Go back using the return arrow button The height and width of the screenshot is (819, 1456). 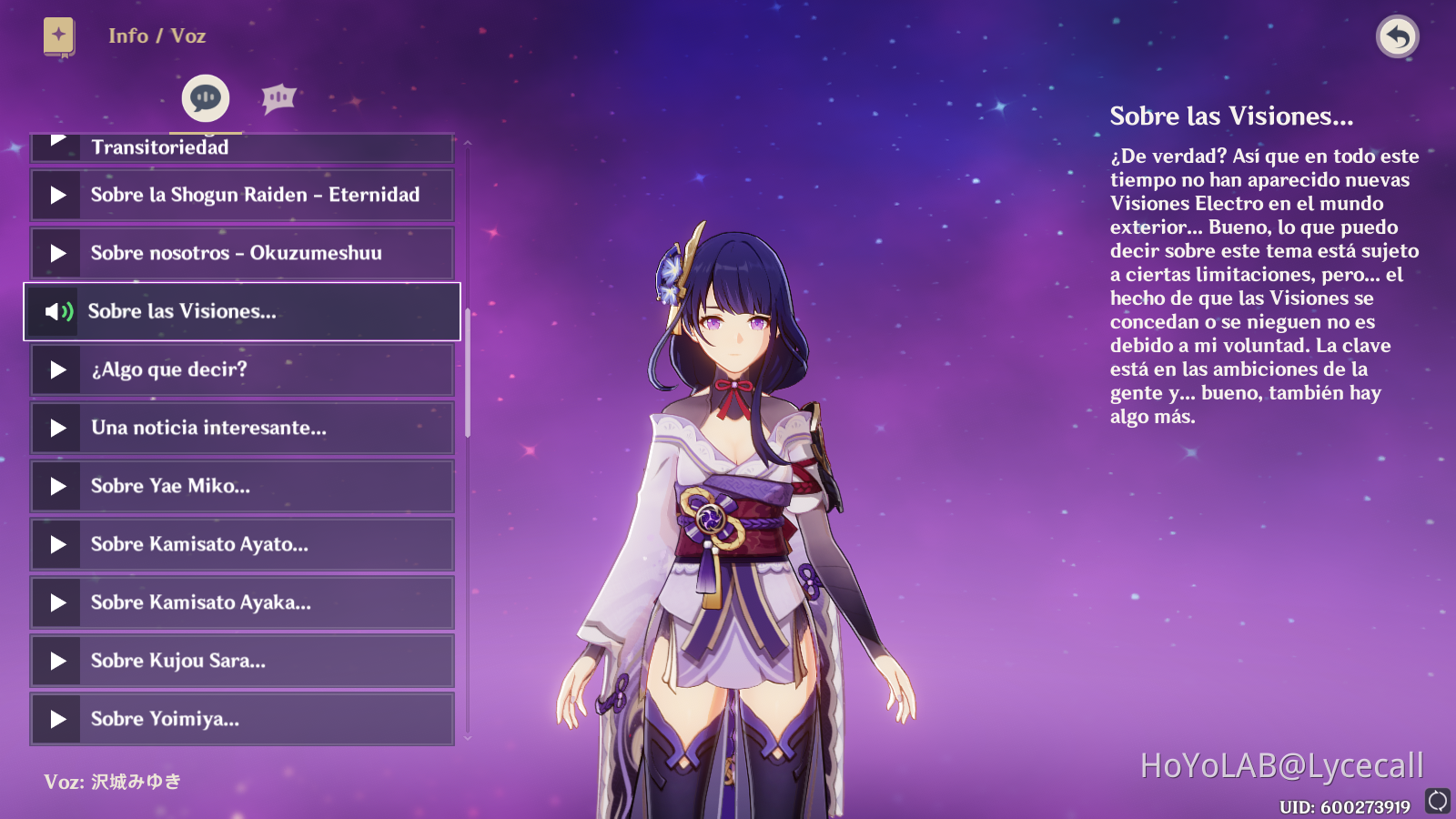pos(1397,37)
